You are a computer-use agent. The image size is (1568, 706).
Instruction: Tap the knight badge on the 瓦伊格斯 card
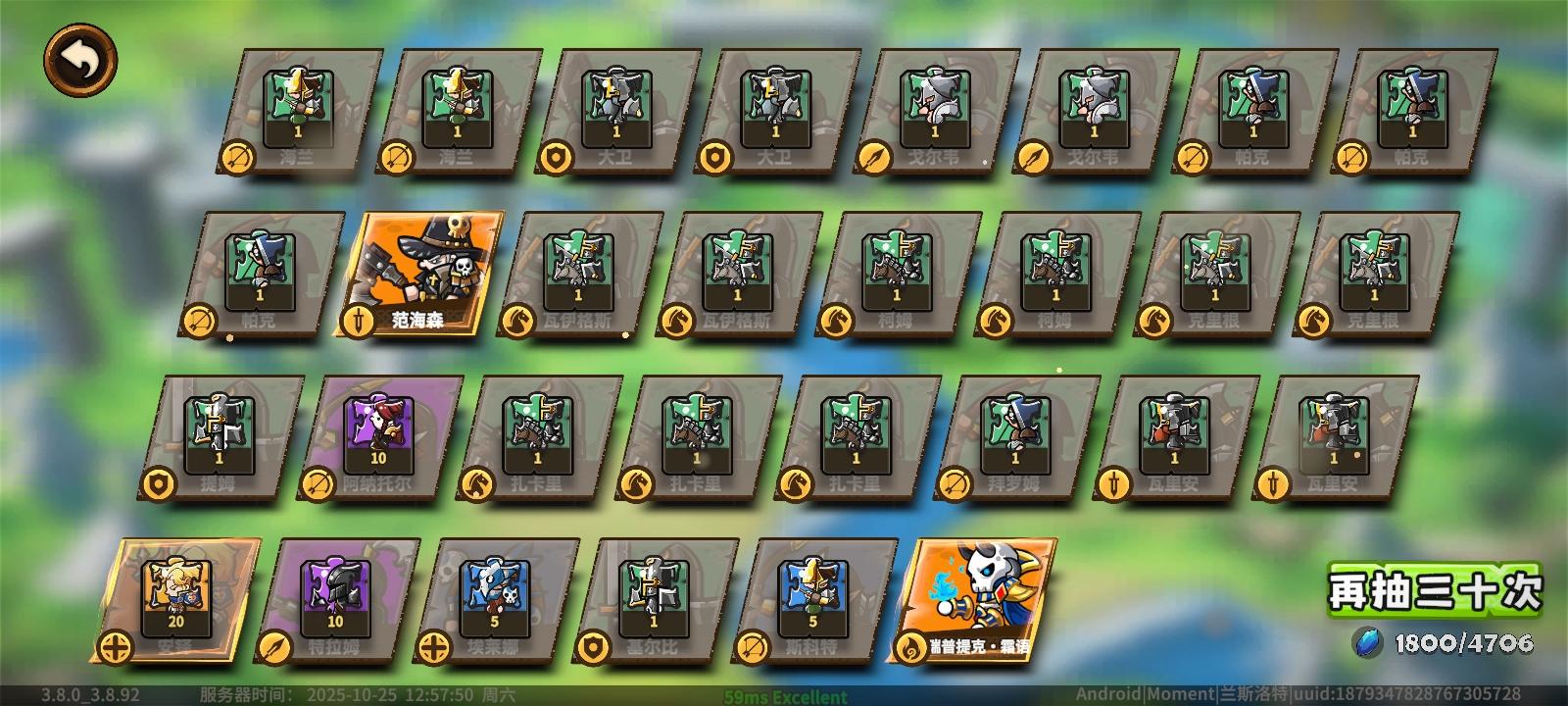[x=516, y=322]
